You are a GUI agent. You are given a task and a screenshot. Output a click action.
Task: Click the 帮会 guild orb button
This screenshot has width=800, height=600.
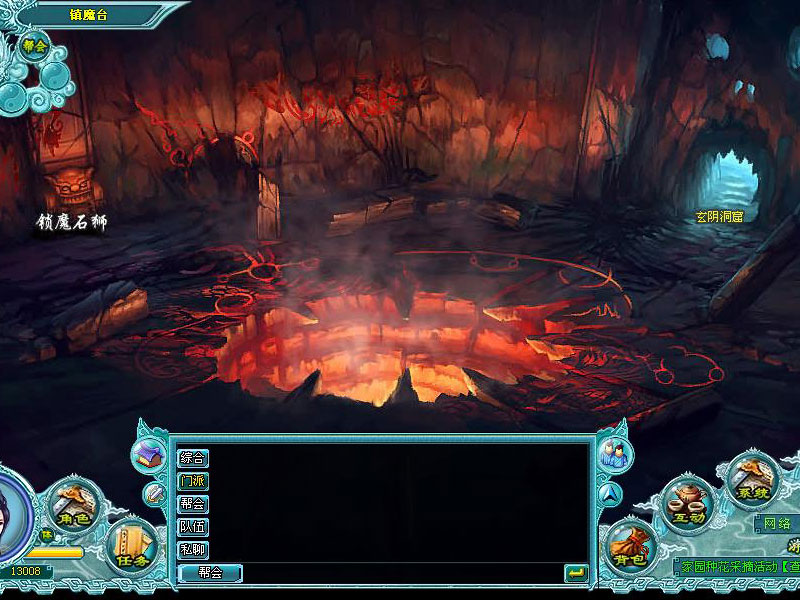point(36,46)
